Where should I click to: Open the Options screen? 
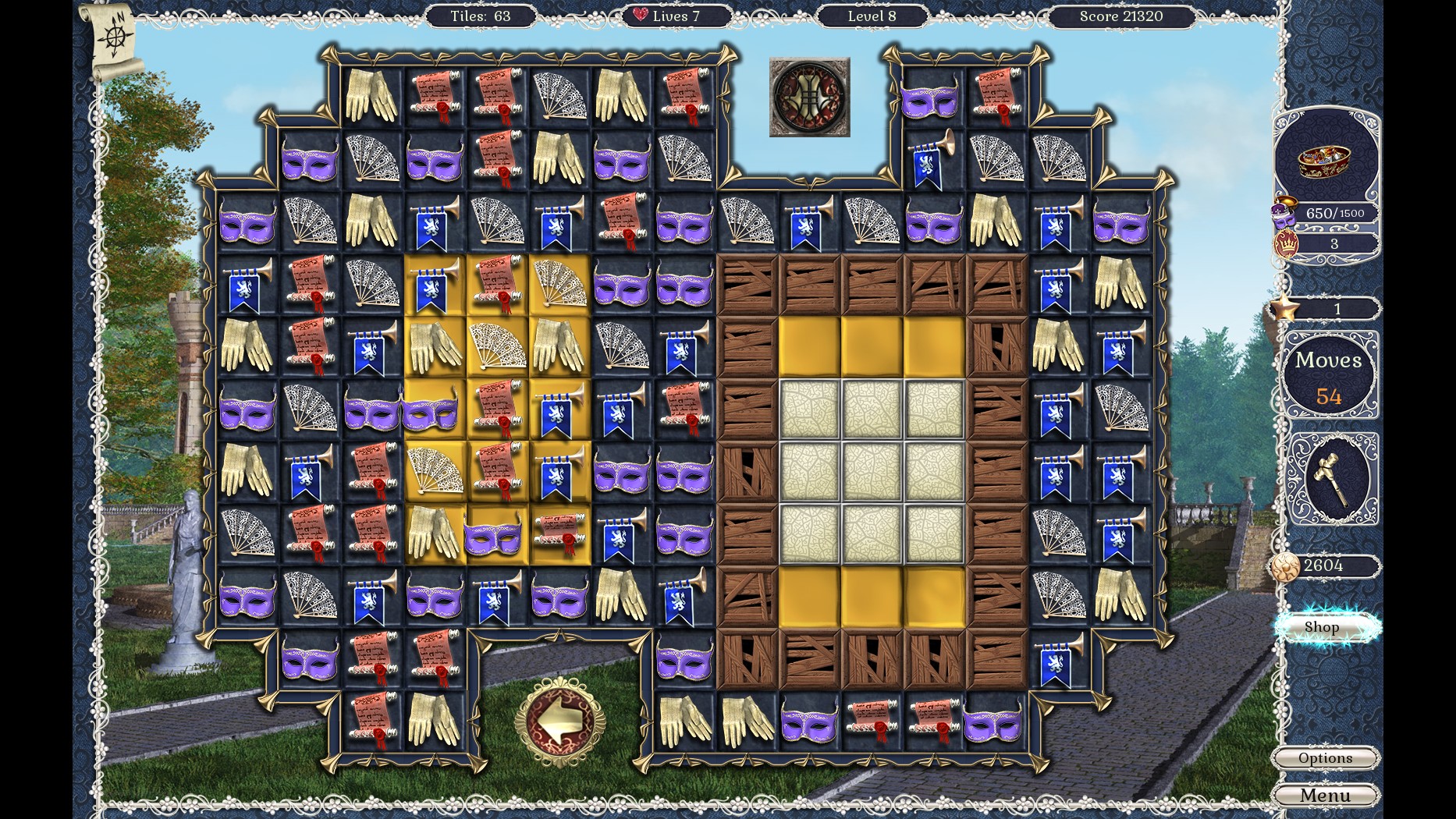click(1326, 757)
